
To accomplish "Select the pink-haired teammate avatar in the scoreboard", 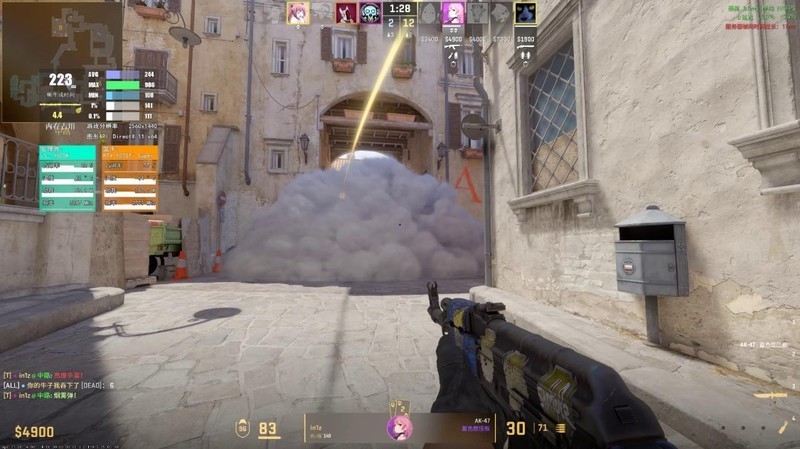I will [x=297, y=13].
